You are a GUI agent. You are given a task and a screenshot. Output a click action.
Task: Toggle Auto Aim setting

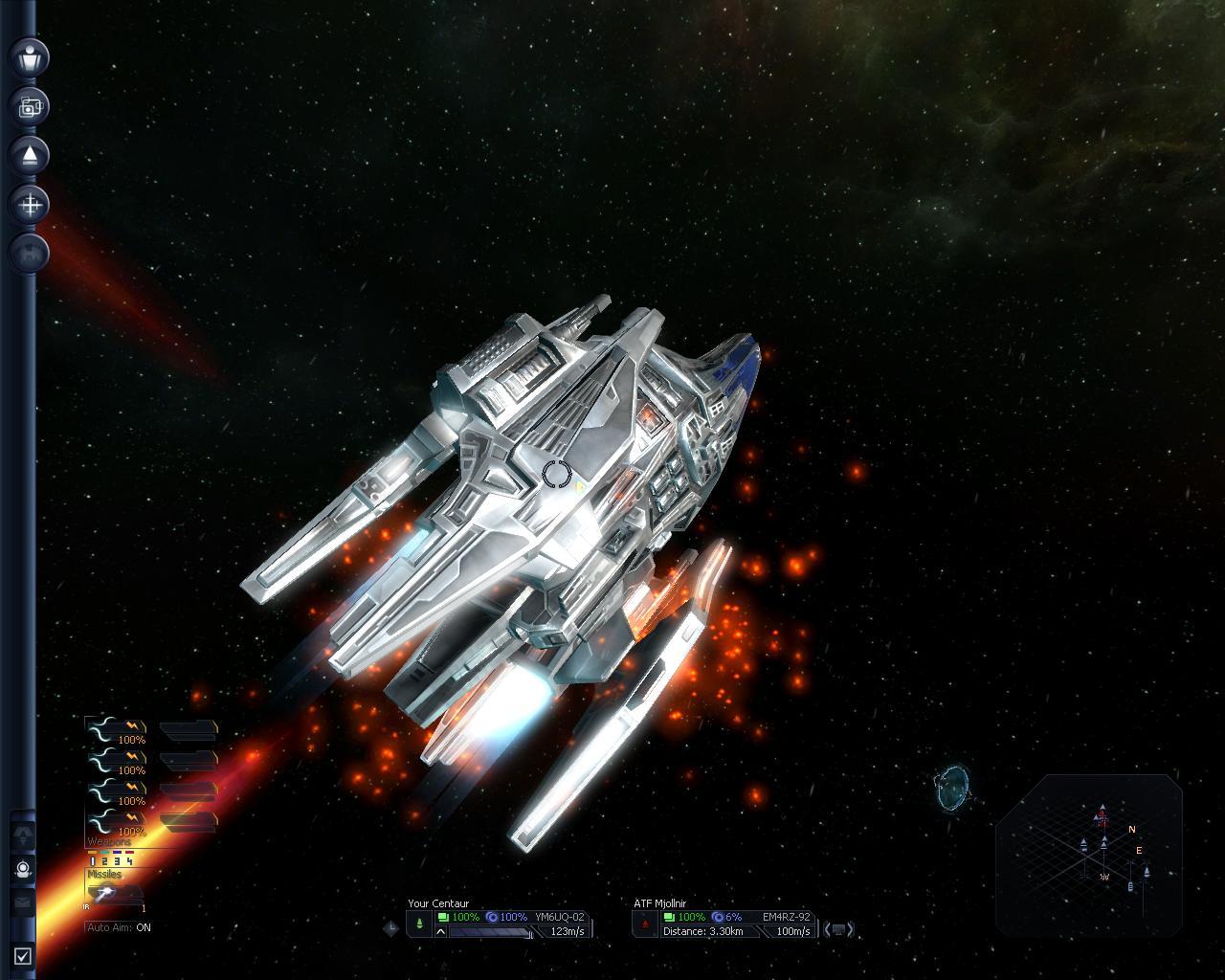[x=119, y=927]
